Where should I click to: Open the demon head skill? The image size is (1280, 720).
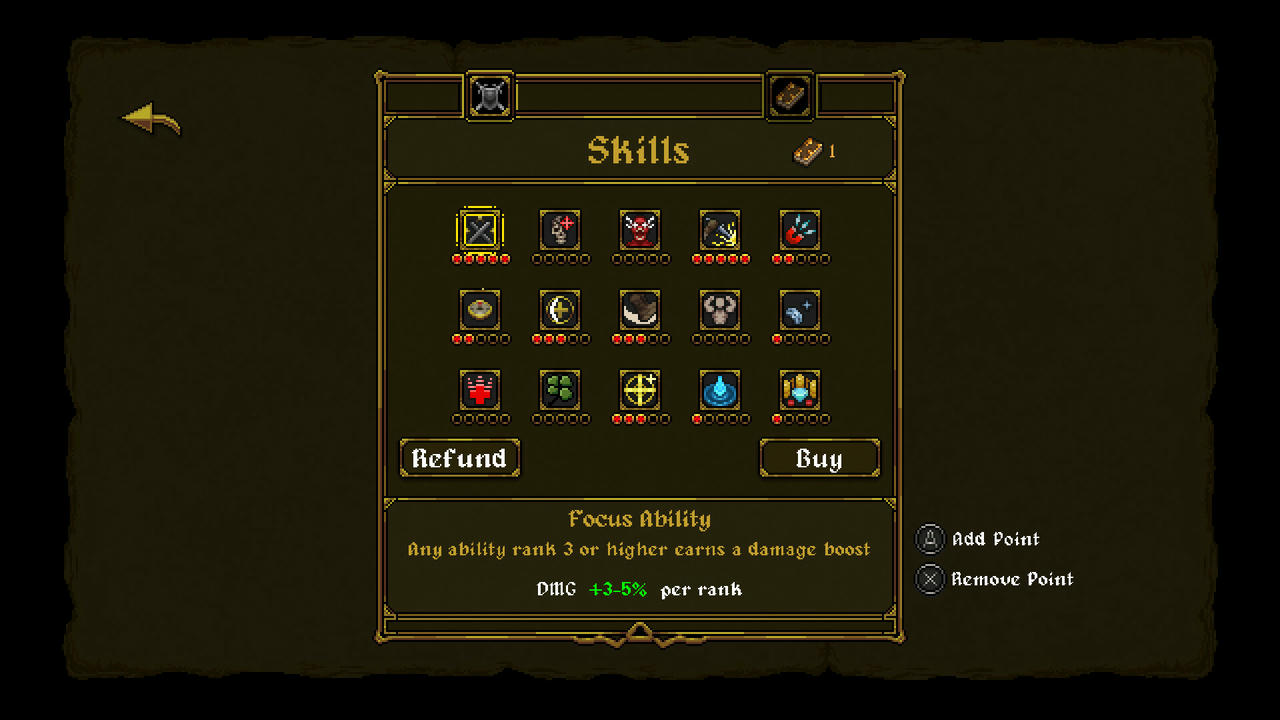coord(640,230)
